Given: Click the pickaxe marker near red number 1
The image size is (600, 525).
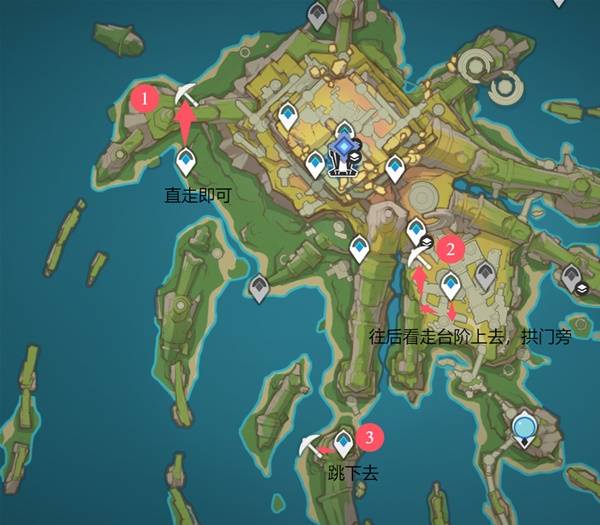Looking at the screenshot, I should 184,94.
